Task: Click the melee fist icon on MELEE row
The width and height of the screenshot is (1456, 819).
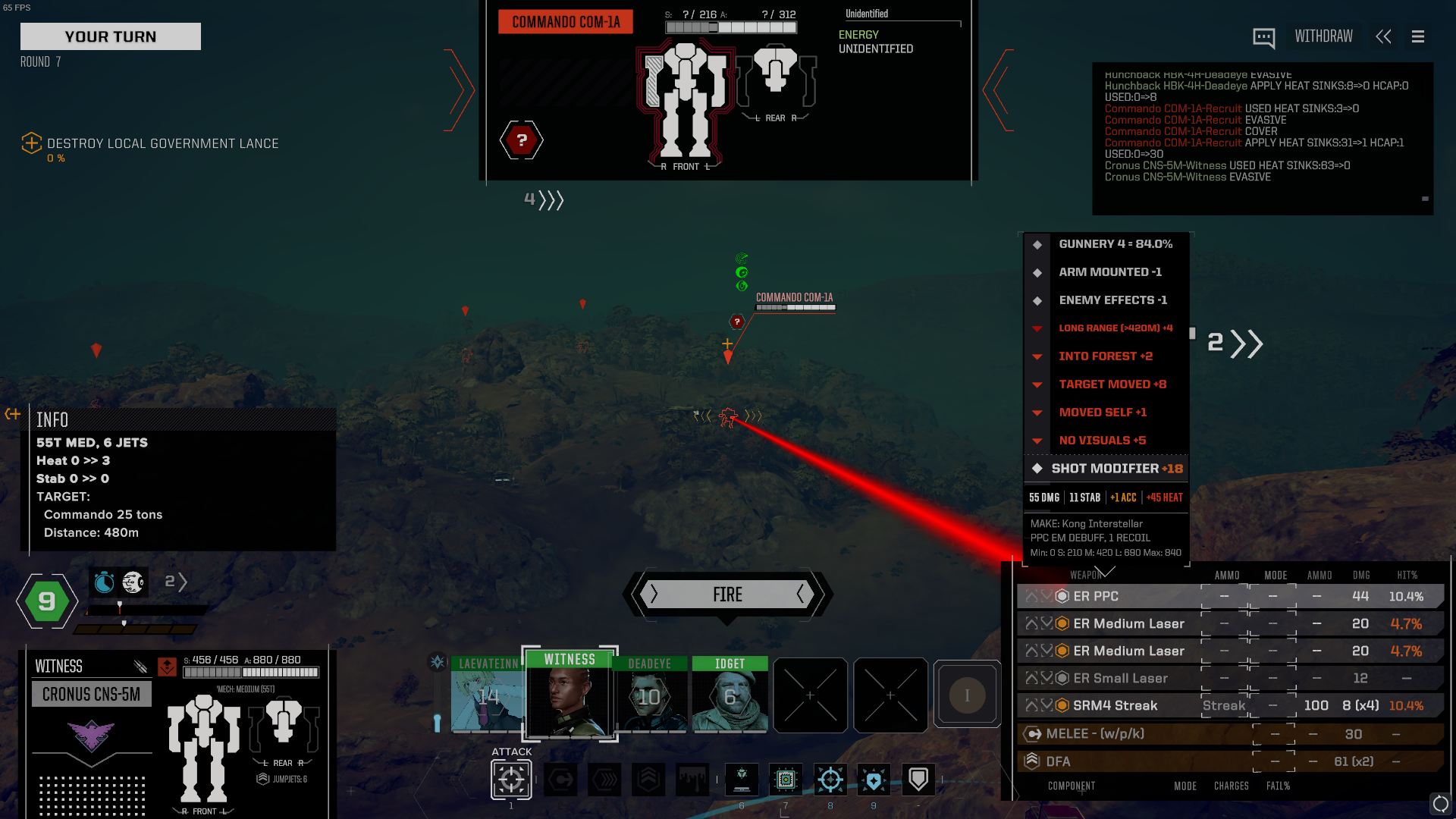Action: coord(1031,733)
